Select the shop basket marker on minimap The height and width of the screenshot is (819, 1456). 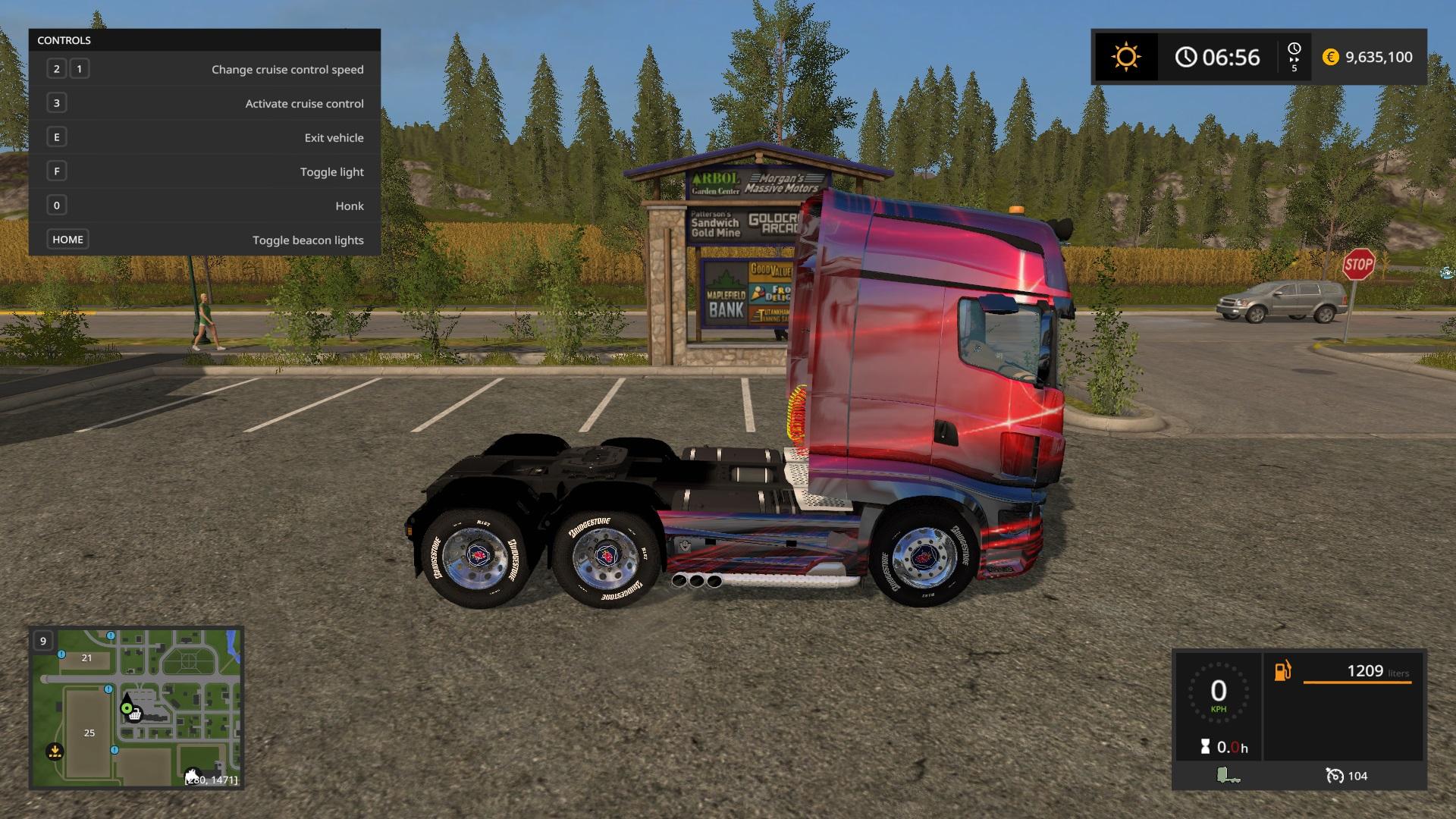pos(135,714)
